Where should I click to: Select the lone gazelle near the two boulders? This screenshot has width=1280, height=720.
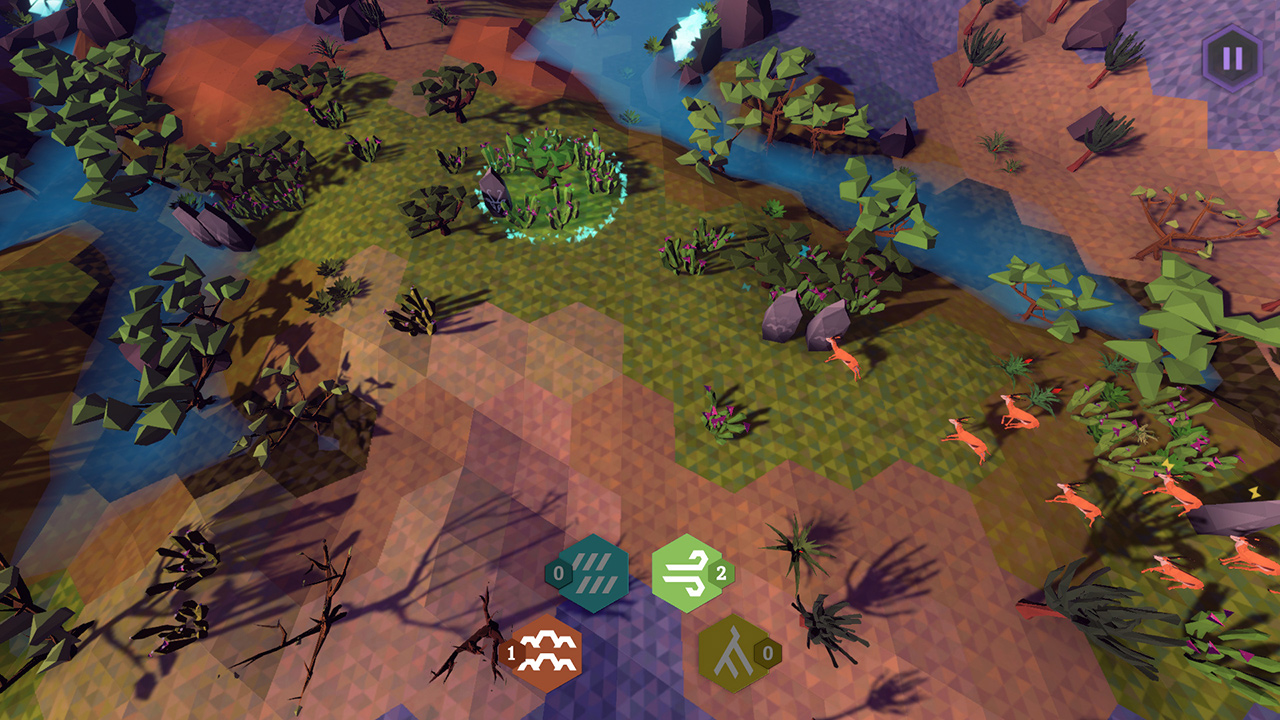(x=845, y=355)
